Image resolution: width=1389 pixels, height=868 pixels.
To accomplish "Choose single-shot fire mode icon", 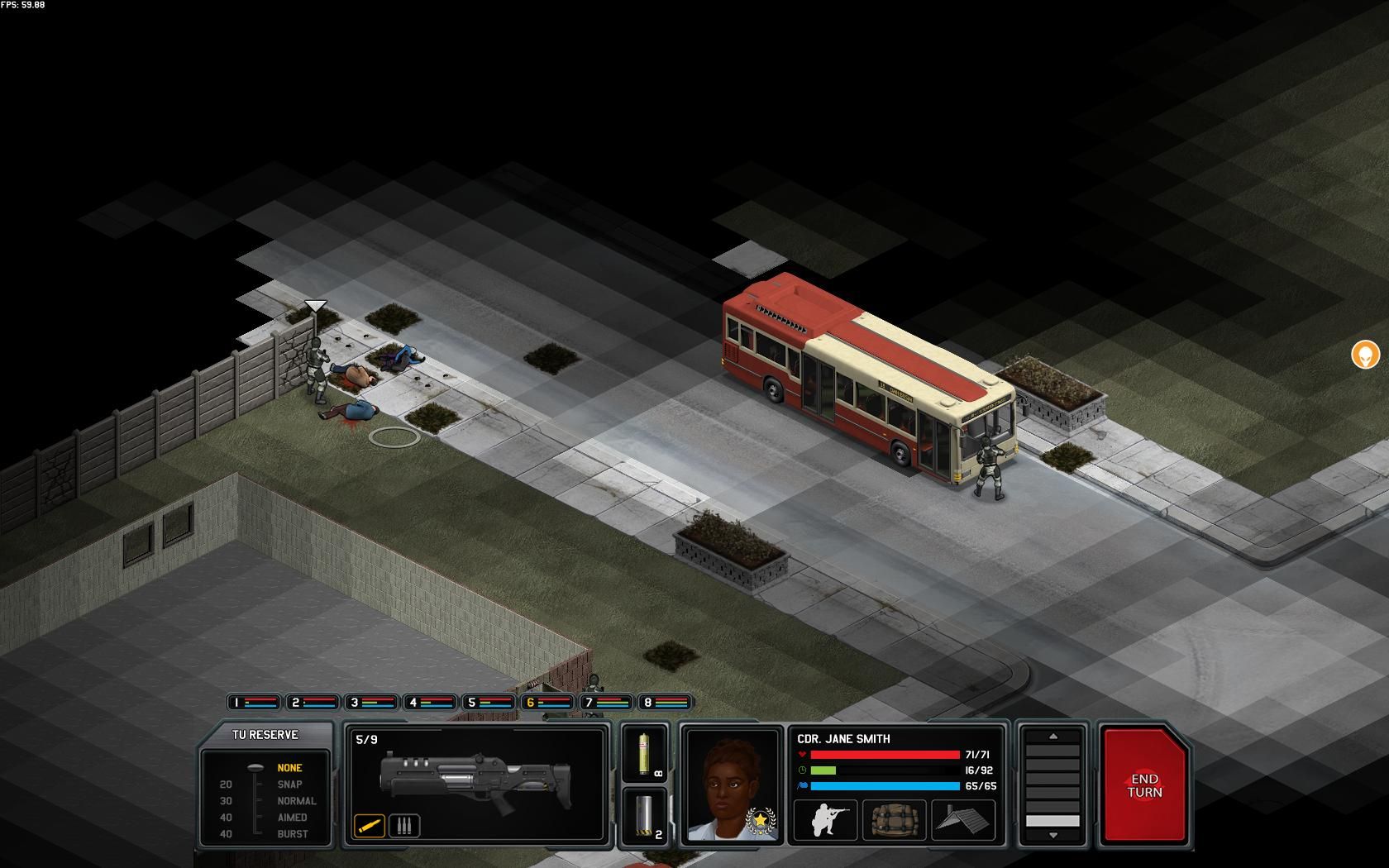I will (x=370, y=825).
